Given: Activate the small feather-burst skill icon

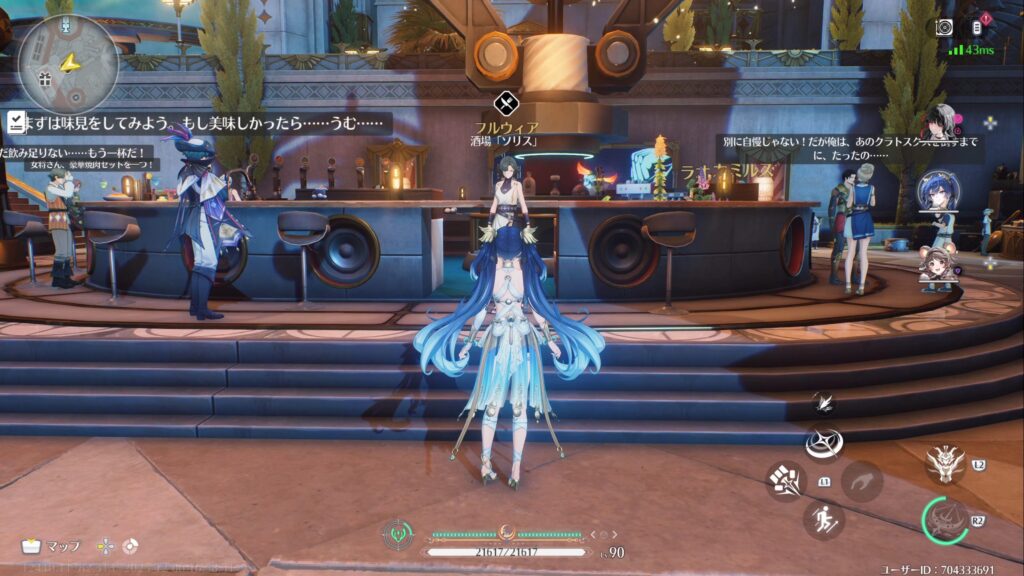Looking at the screenshot, I should pos(824,402).
